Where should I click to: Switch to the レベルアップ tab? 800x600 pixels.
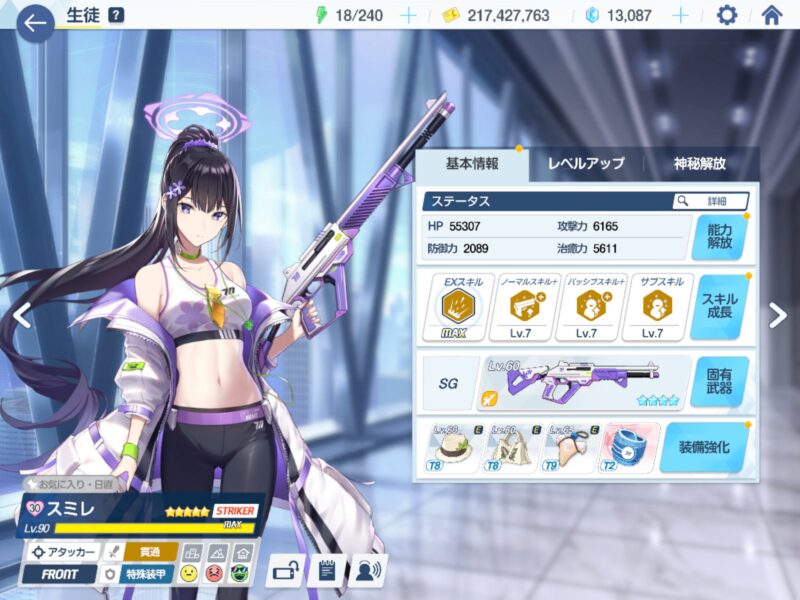coord(586,164)
